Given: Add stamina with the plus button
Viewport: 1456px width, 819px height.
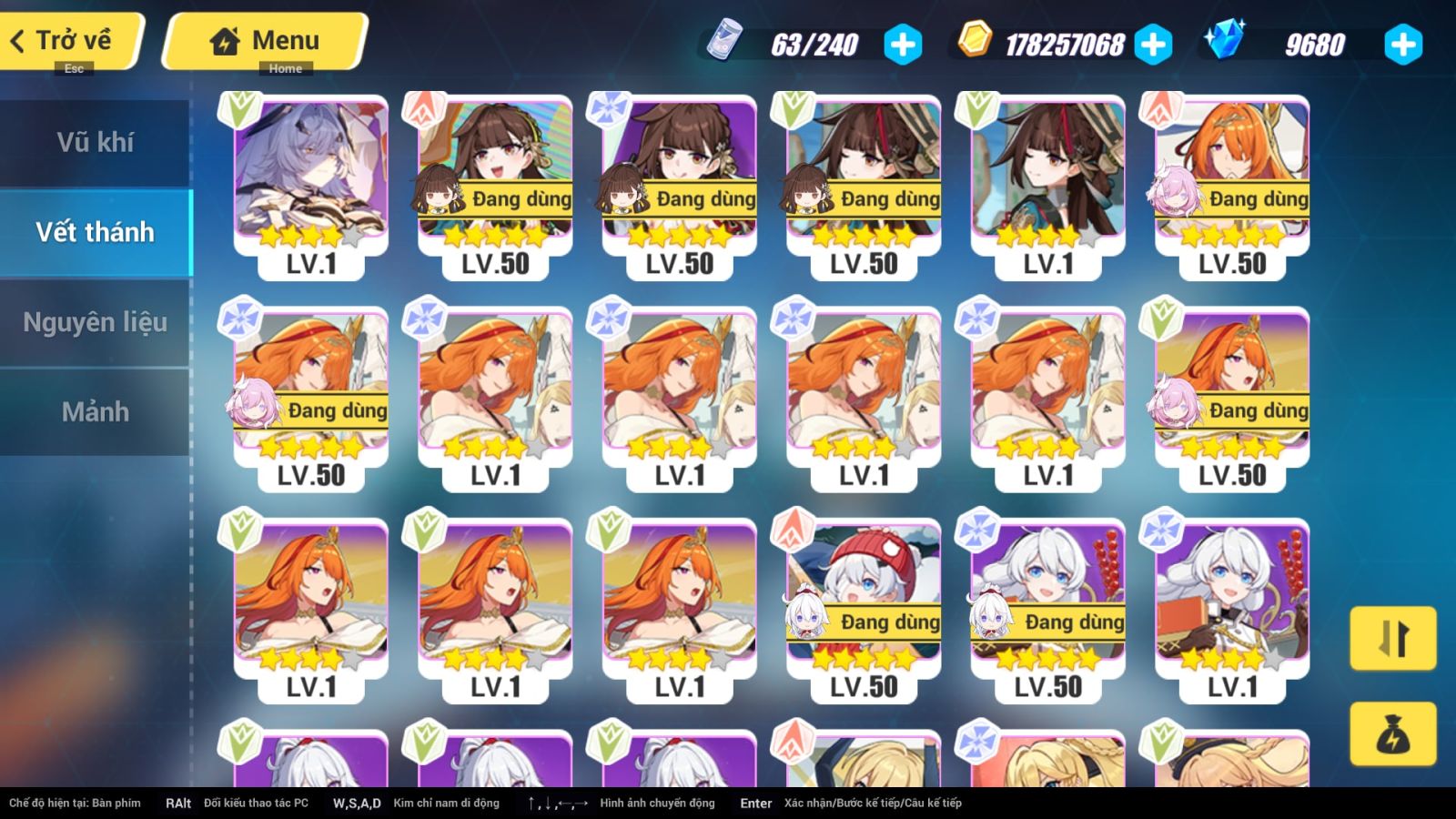Looking at the screenshot, I should 903,45.
